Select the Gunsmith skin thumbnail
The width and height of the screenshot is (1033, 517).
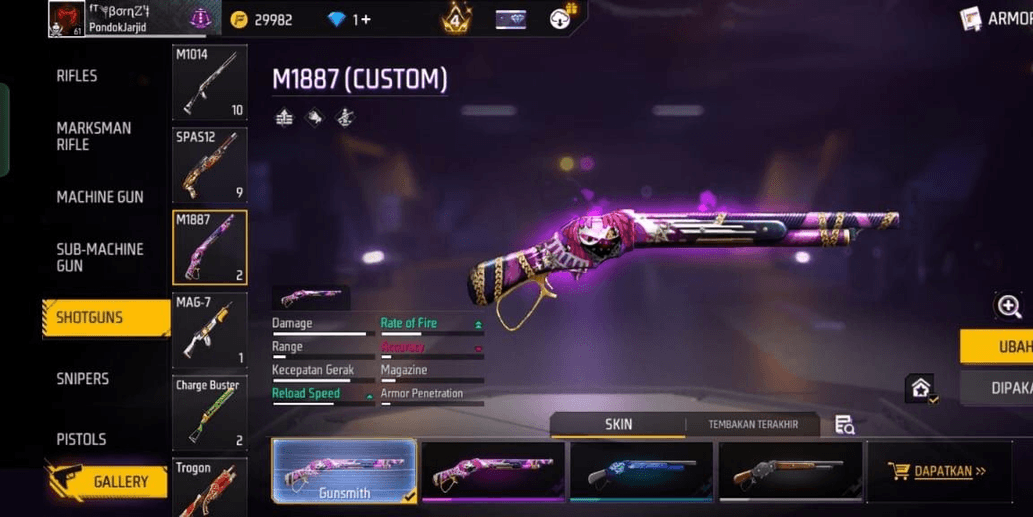(x=344, y=470)
